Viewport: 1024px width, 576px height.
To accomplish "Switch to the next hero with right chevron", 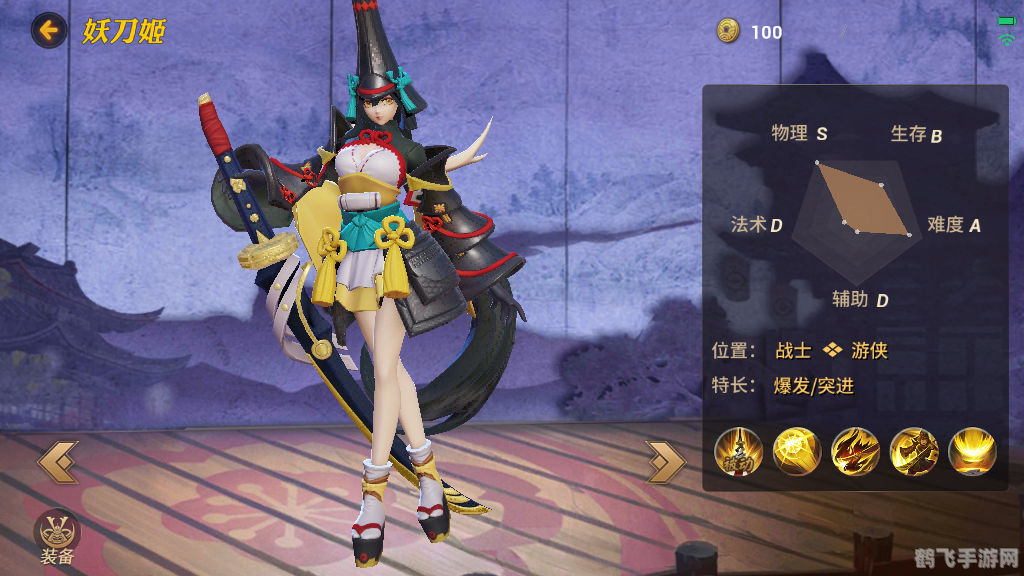I will click(665, 461).
